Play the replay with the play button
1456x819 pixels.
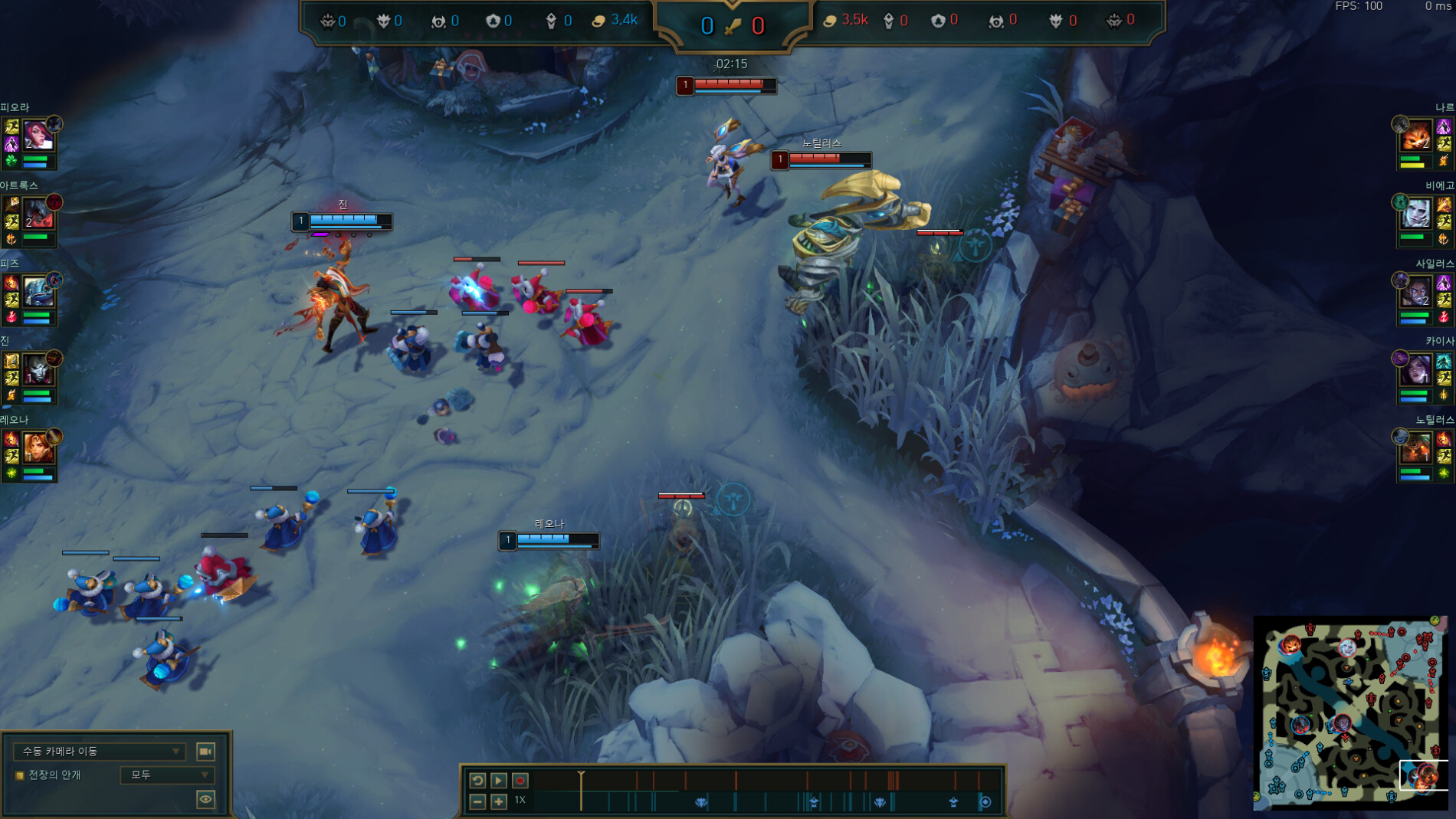tap(499, 780)
